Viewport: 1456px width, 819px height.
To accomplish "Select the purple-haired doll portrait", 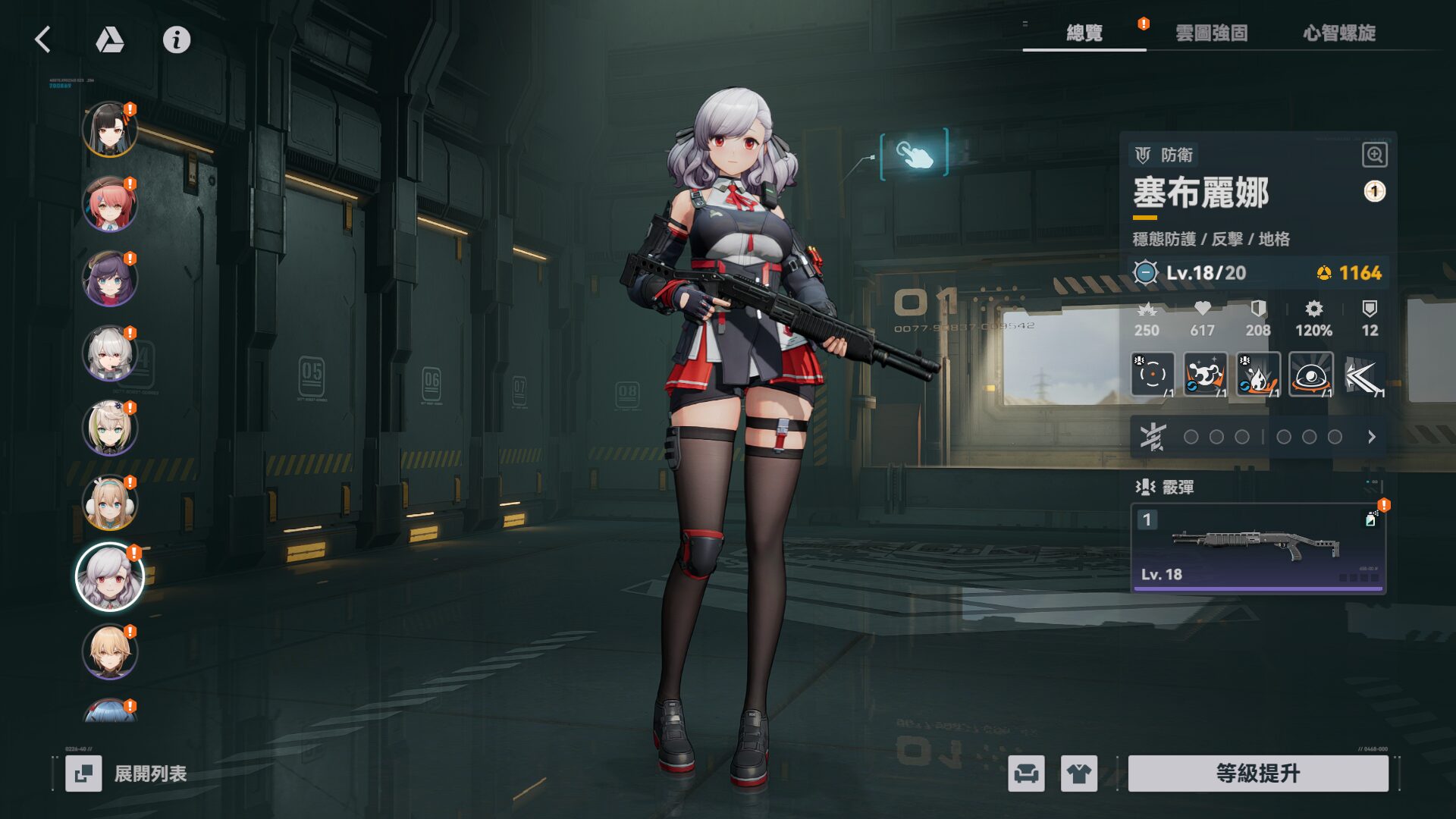I will [110, 278].
